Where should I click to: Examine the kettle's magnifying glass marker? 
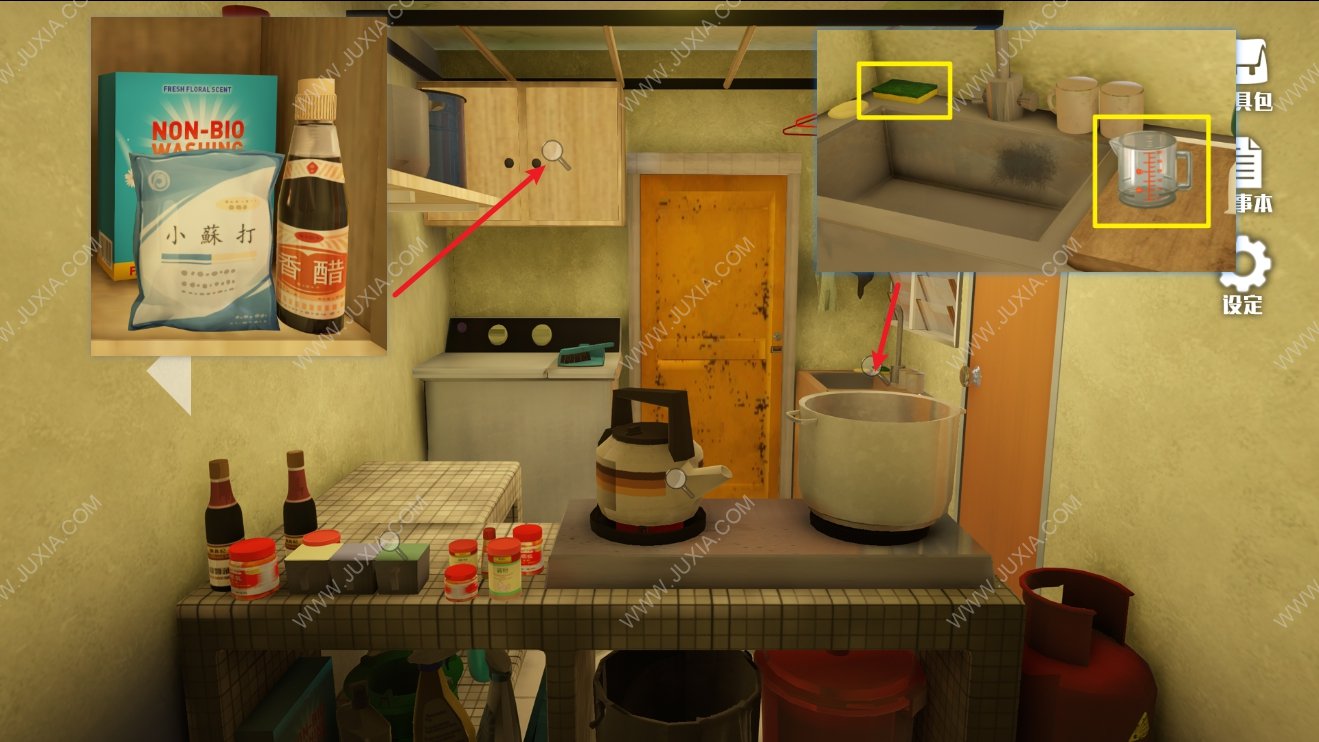pos(677,480)
